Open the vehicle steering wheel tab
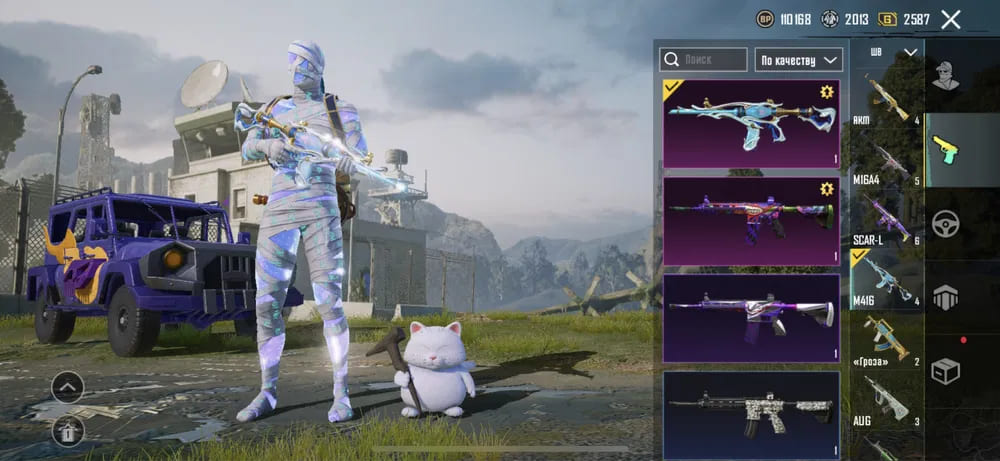Viewport: 1000px width, 461px height. click(x=945, y=222)
